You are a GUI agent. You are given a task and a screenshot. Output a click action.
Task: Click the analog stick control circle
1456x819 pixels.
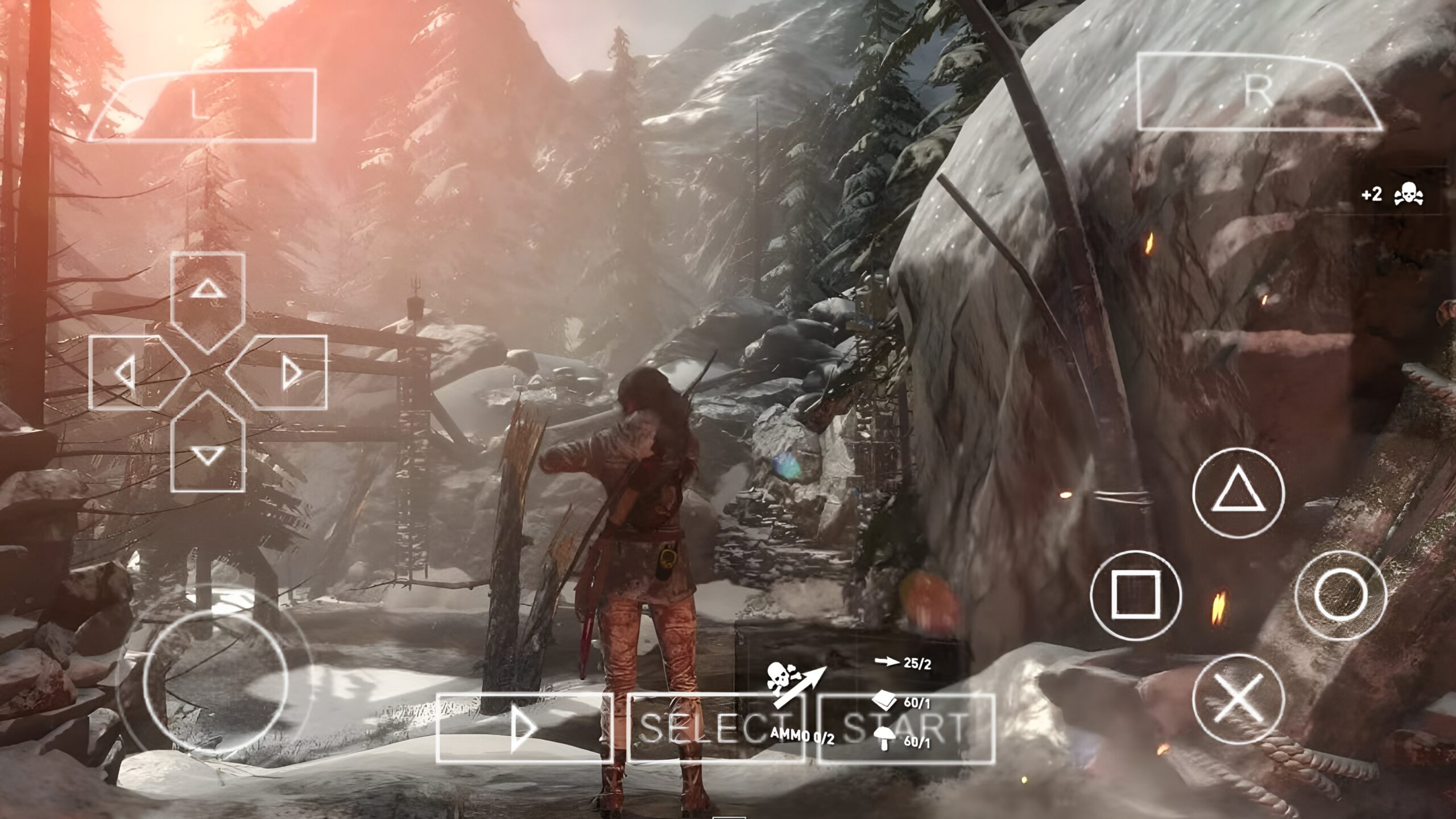[x=212, y=682]
